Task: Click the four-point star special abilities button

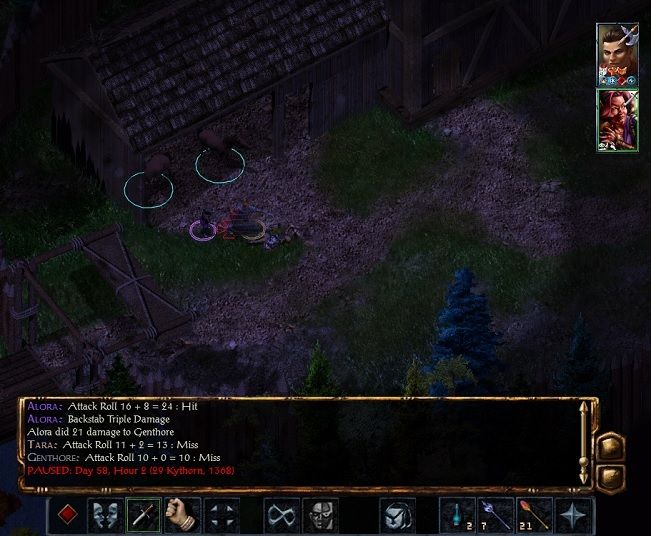Action: (571, 516)
